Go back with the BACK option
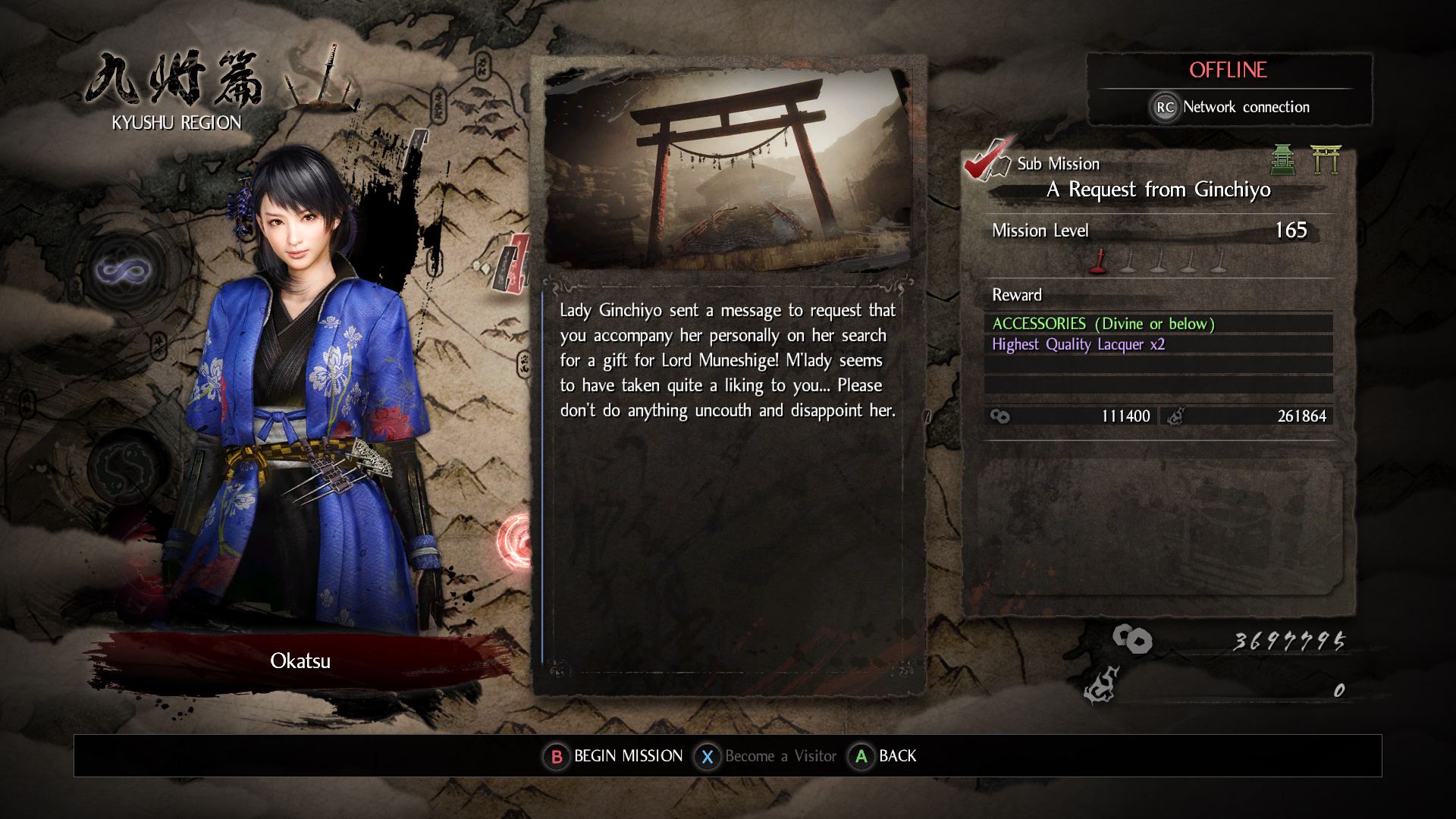The image size is (1456, 819). [883, 756]
